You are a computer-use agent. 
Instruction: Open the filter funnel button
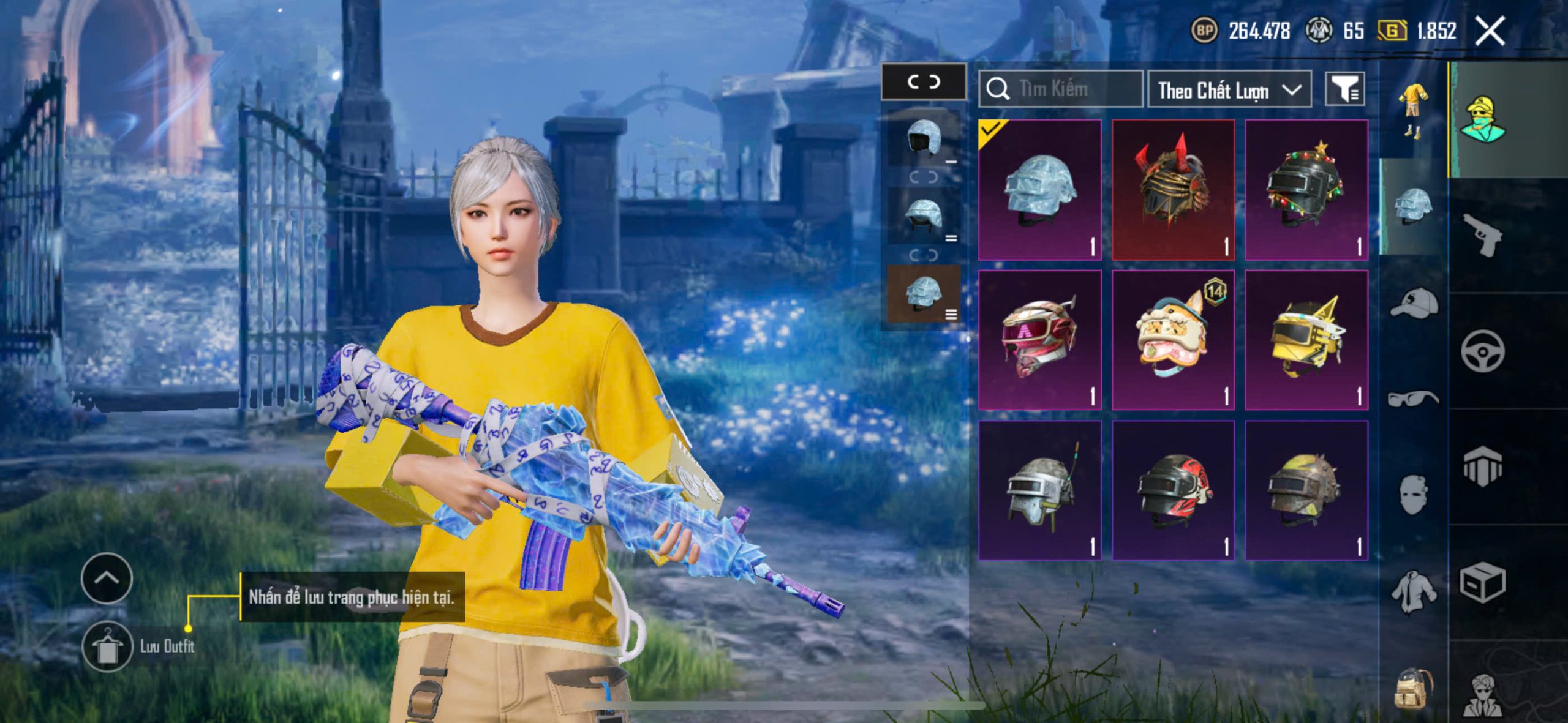1344,90
